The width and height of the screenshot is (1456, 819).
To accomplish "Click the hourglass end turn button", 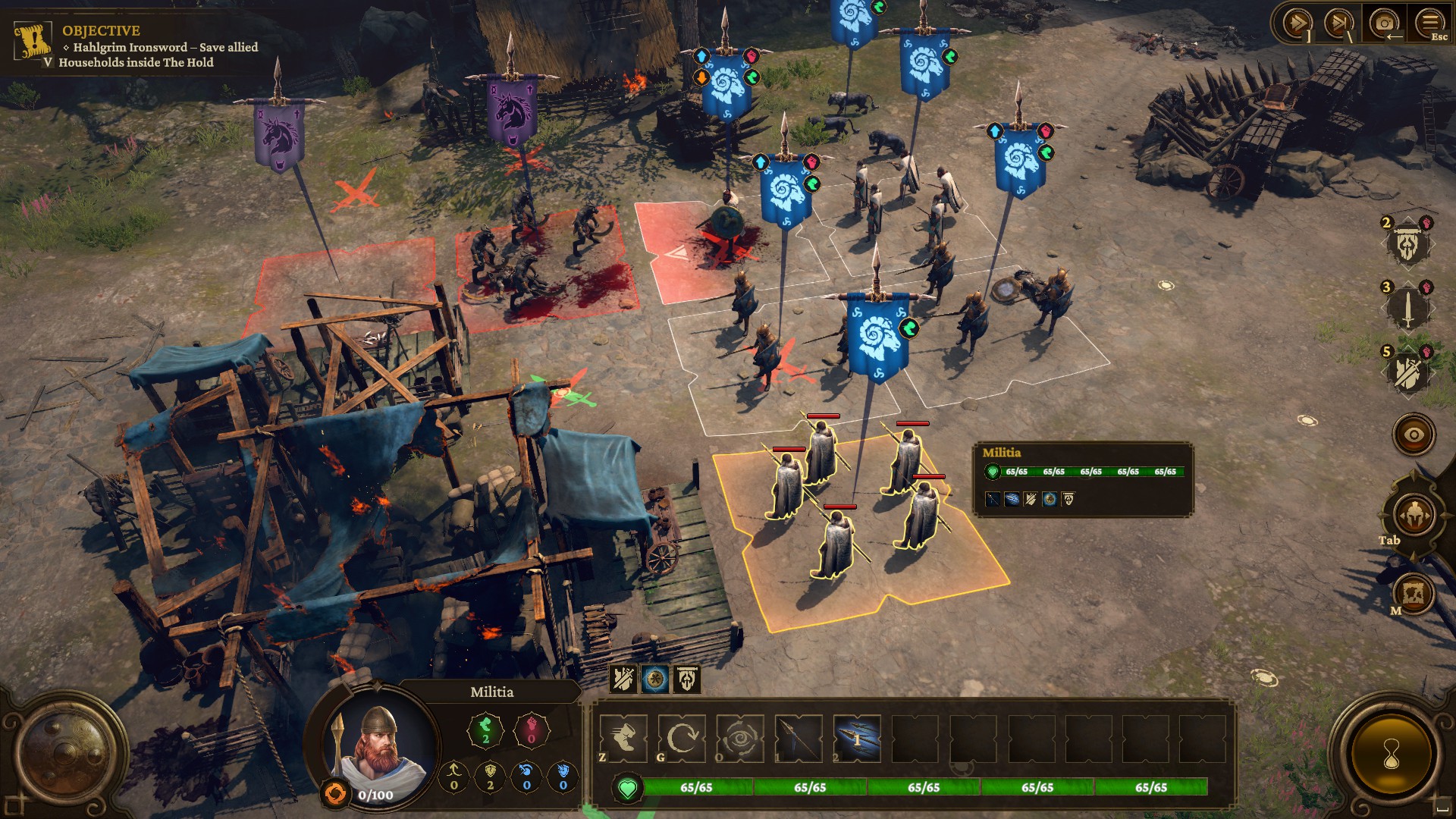I will coord(1391,755).
